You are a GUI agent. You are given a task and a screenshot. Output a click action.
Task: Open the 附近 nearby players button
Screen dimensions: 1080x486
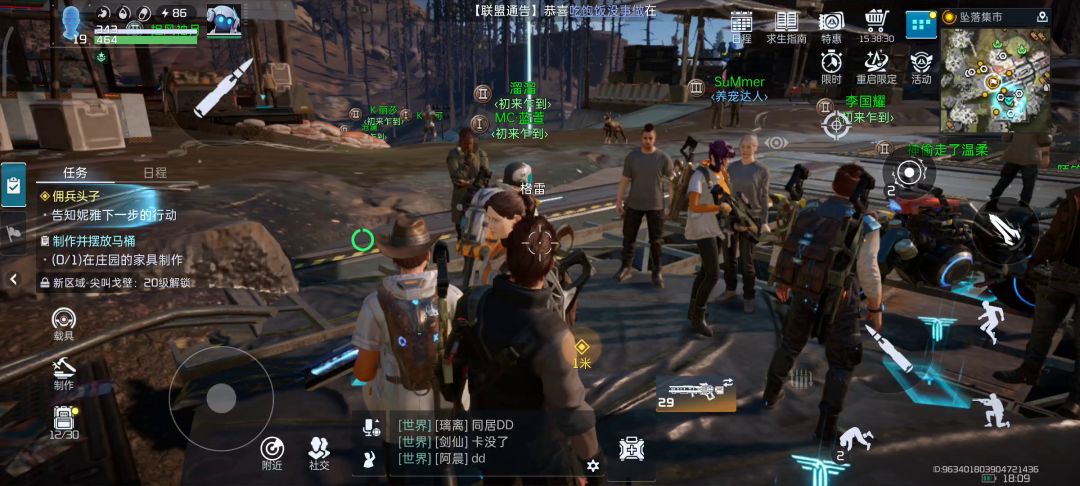click(x=272, y=453)
